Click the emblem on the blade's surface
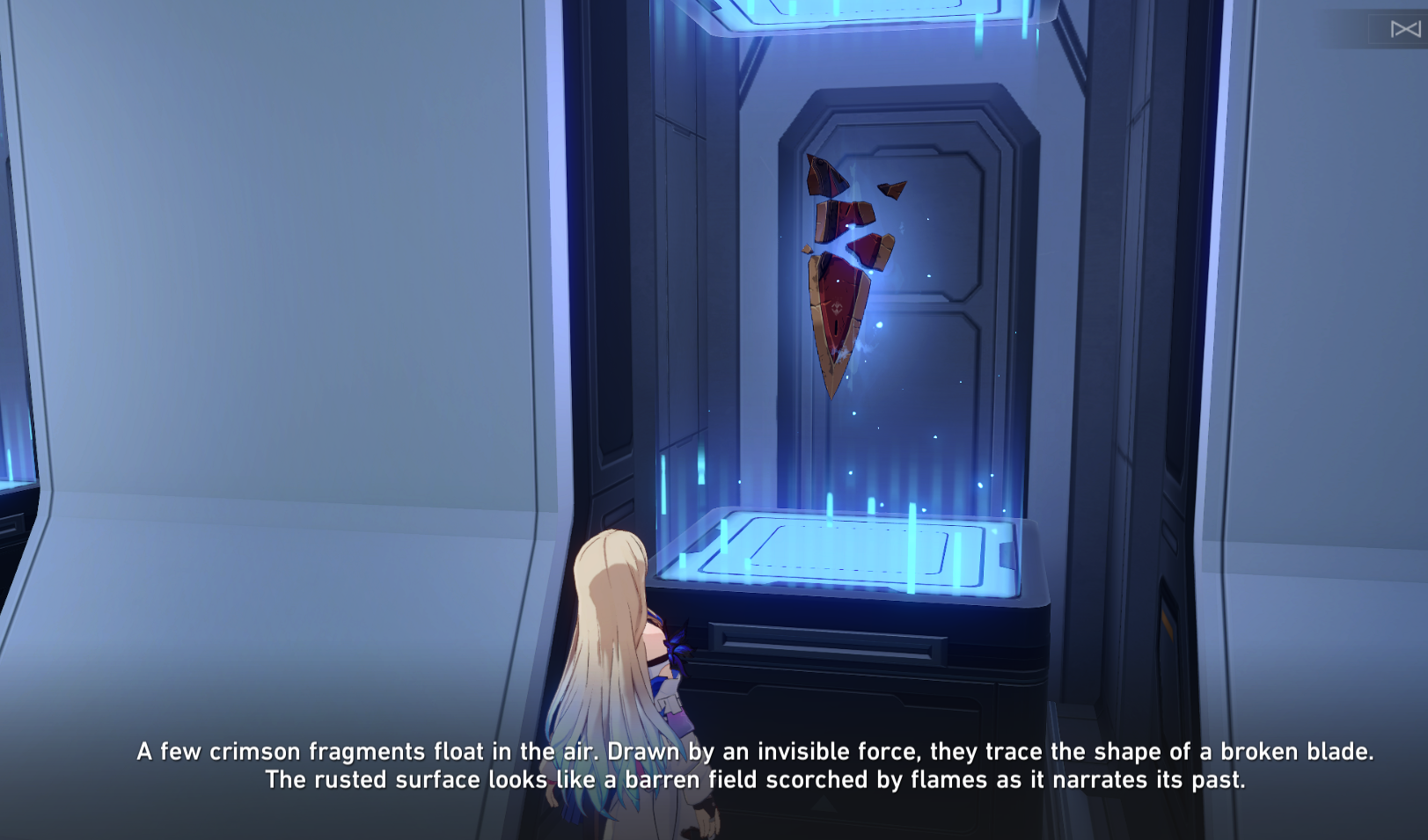 pyautogui.click(x=836, y=308)
